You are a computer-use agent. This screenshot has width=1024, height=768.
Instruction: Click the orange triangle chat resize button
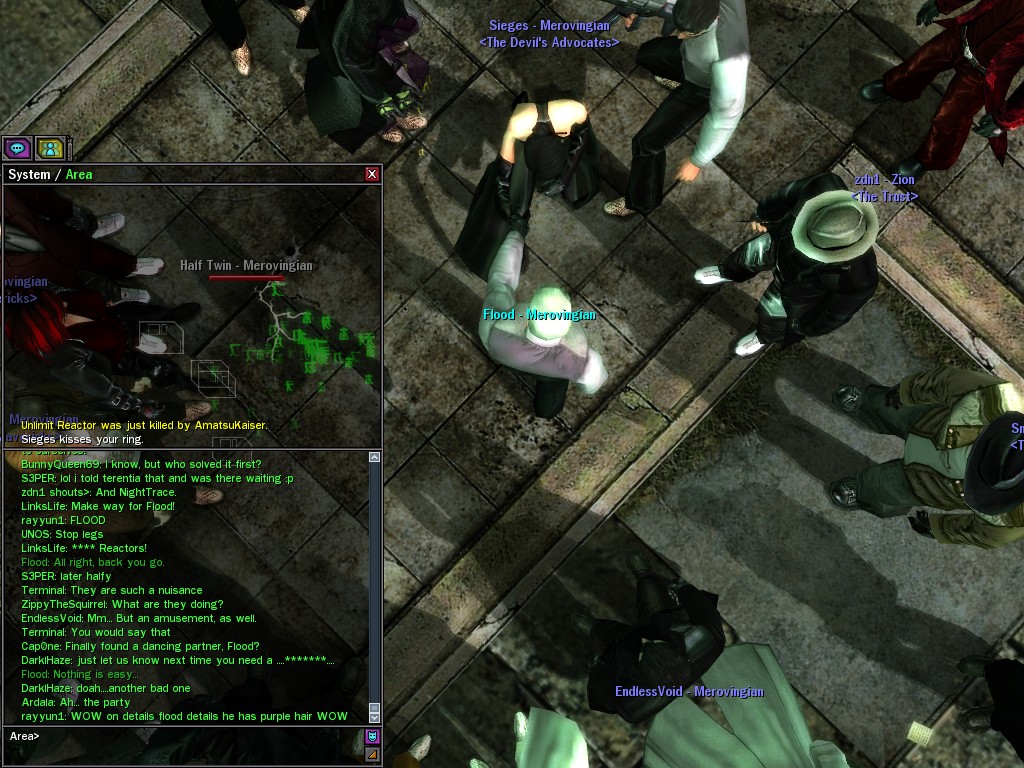372,754
